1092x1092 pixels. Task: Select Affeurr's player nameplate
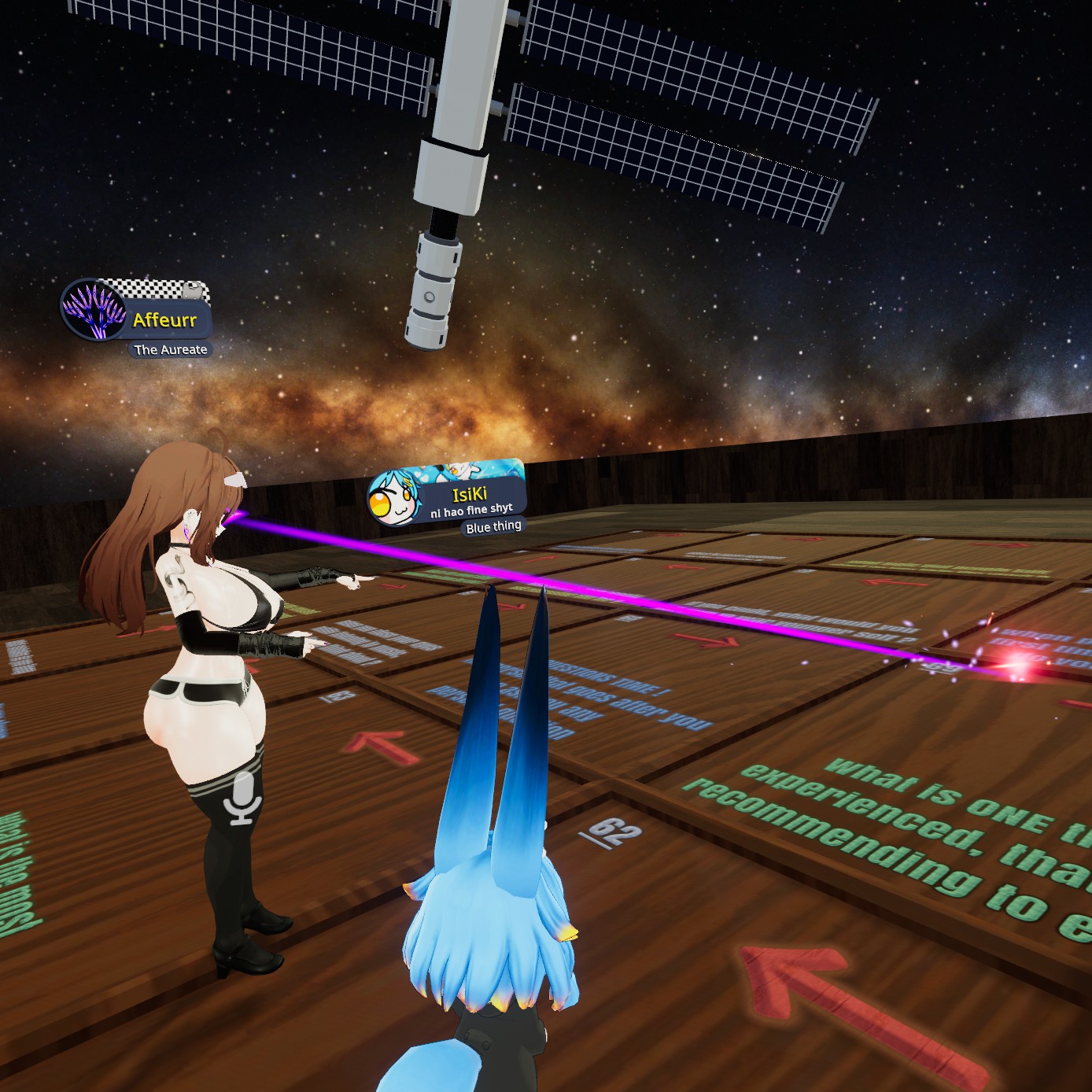164,319
